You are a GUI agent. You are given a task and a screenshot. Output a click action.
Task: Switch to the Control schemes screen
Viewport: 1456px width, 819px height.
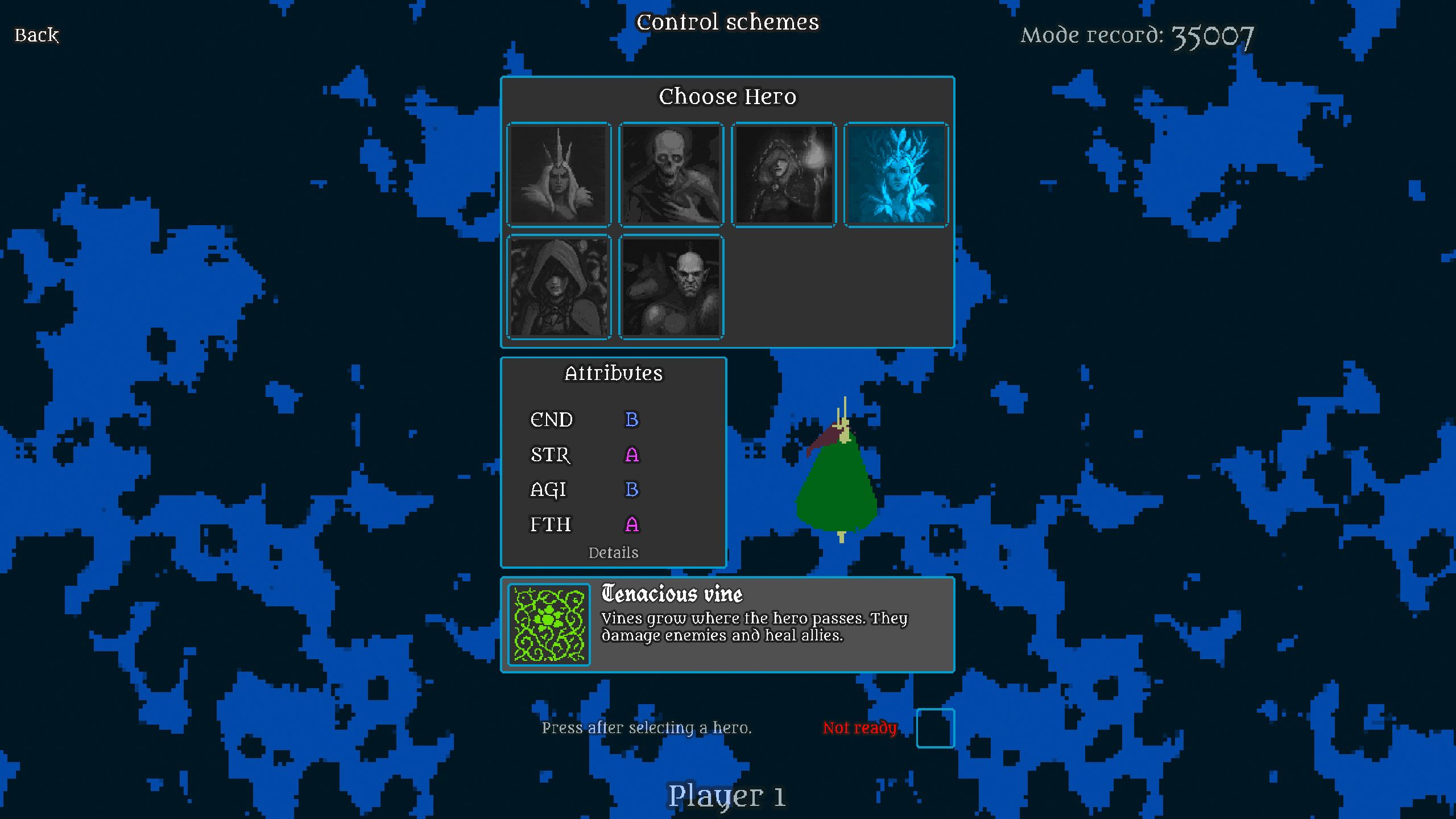[728, 23]
